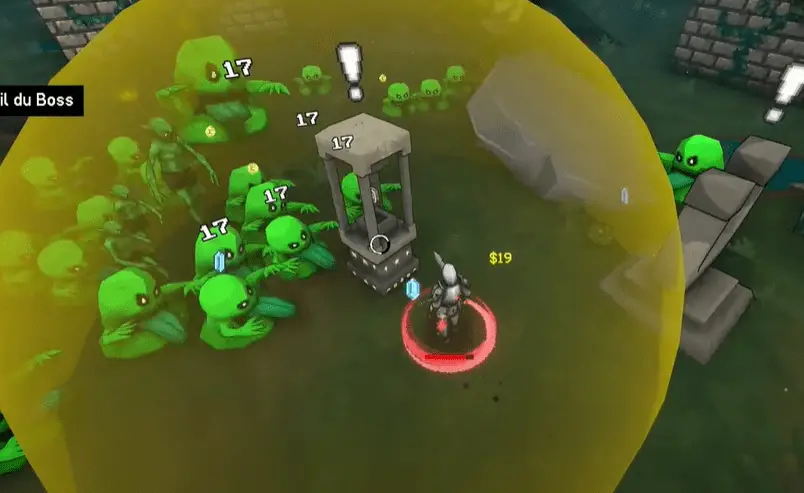Screen dimensions: 804x493
Task: Click the "du Boss" objective label
Action: pyautogui.click(x=38, y=100)
